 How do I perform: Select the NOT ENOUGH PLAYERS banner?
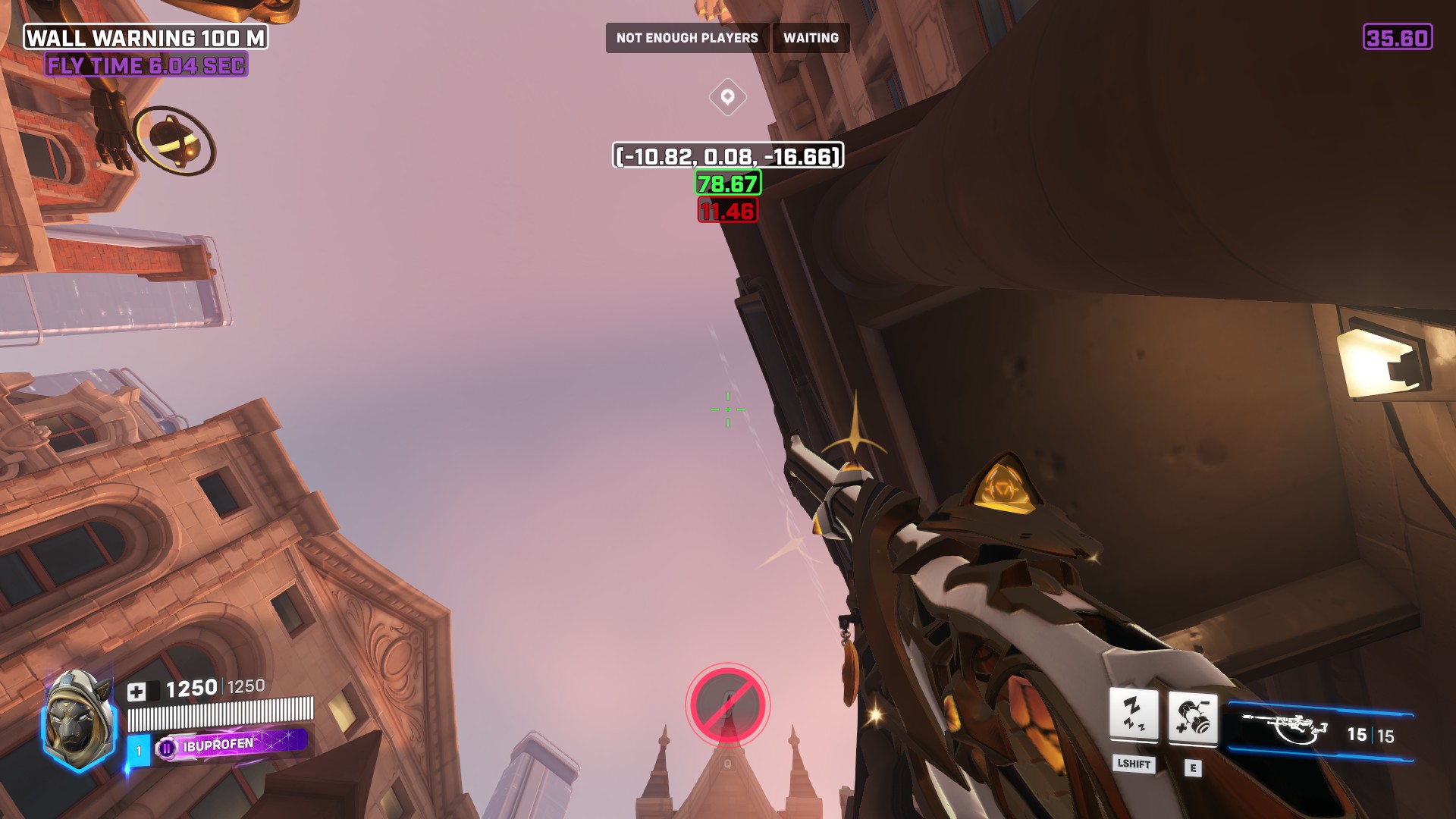[x=687, y=37]
